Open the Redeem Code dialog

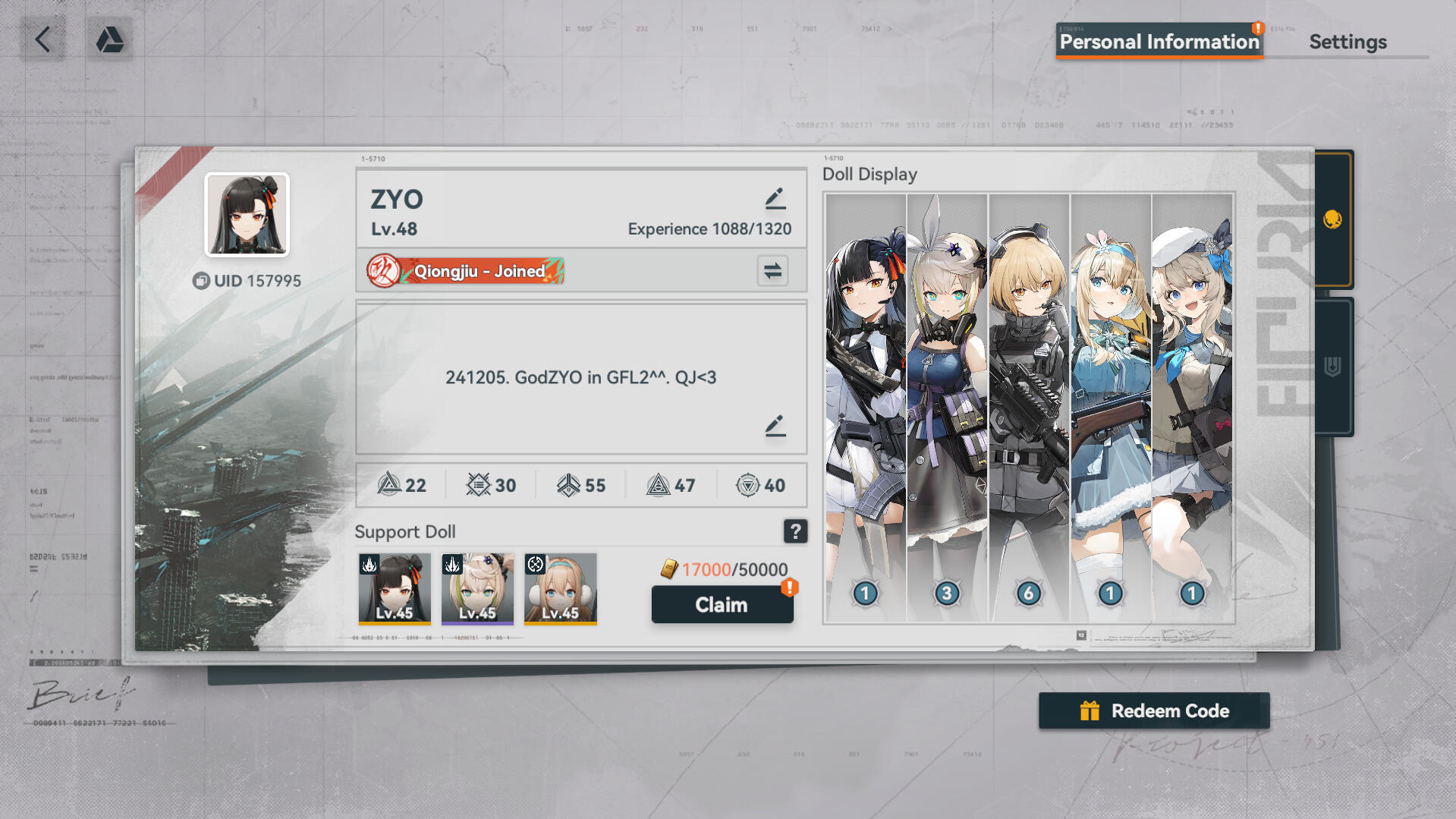coord(1153,711)
